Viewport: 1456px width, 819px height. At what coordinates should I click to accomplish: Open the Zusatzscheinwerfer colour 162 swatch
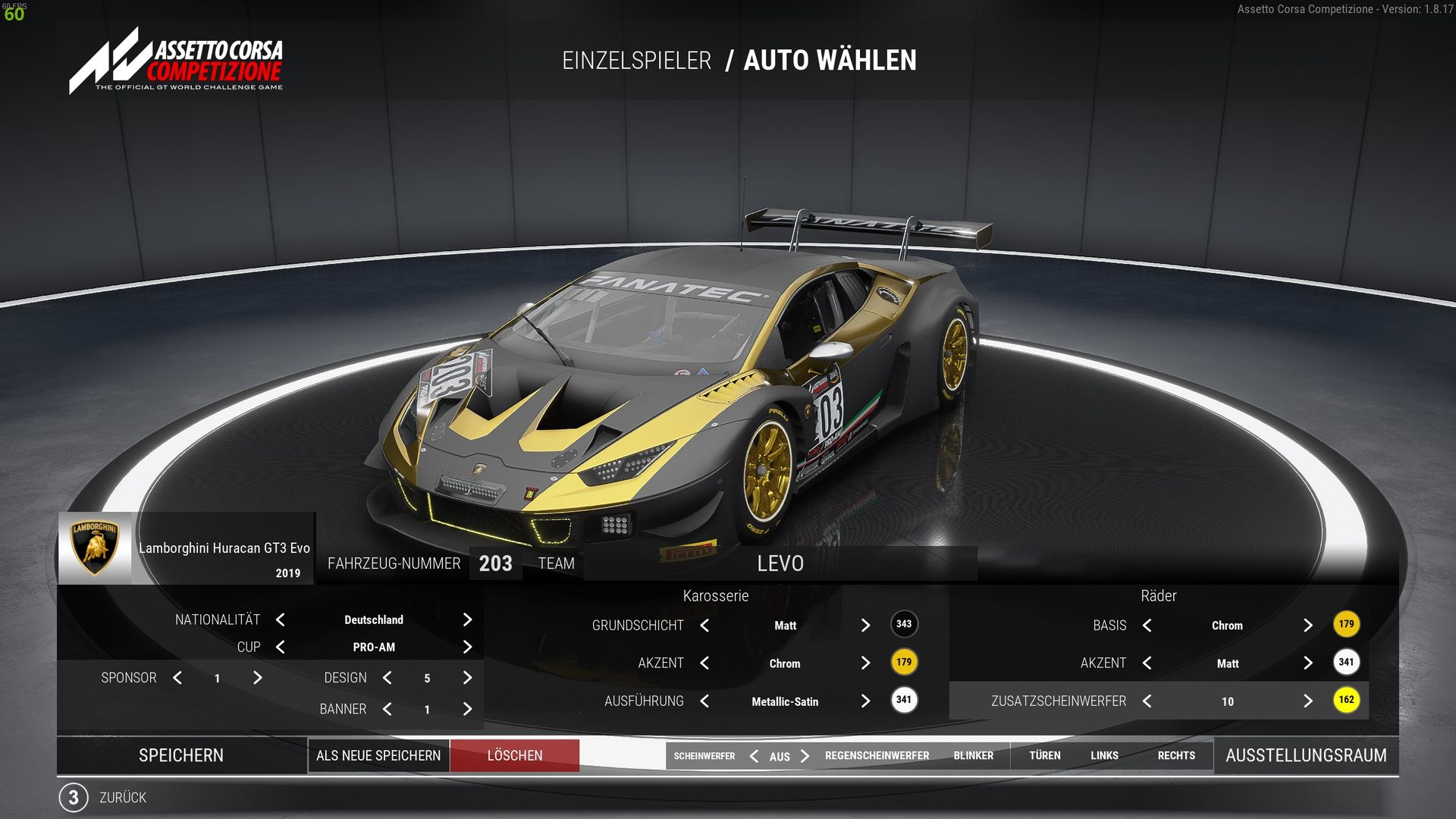coord(1346,700)
